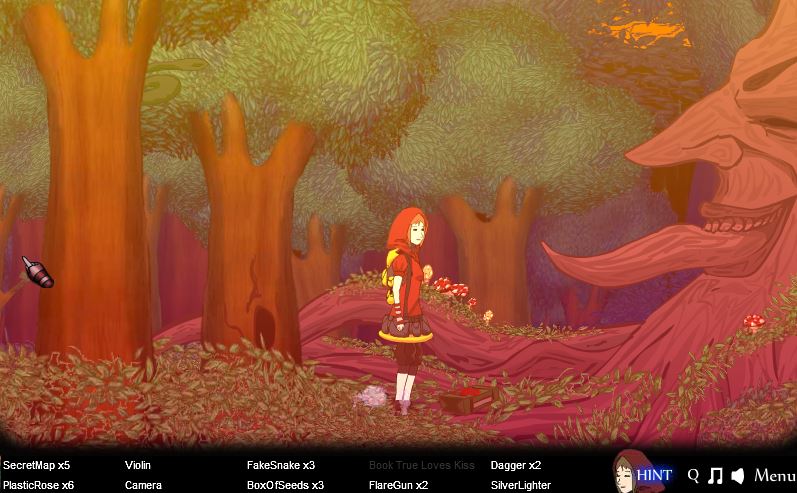
Task: Pick the Camera inventory item
Action: tap(143, 485)
